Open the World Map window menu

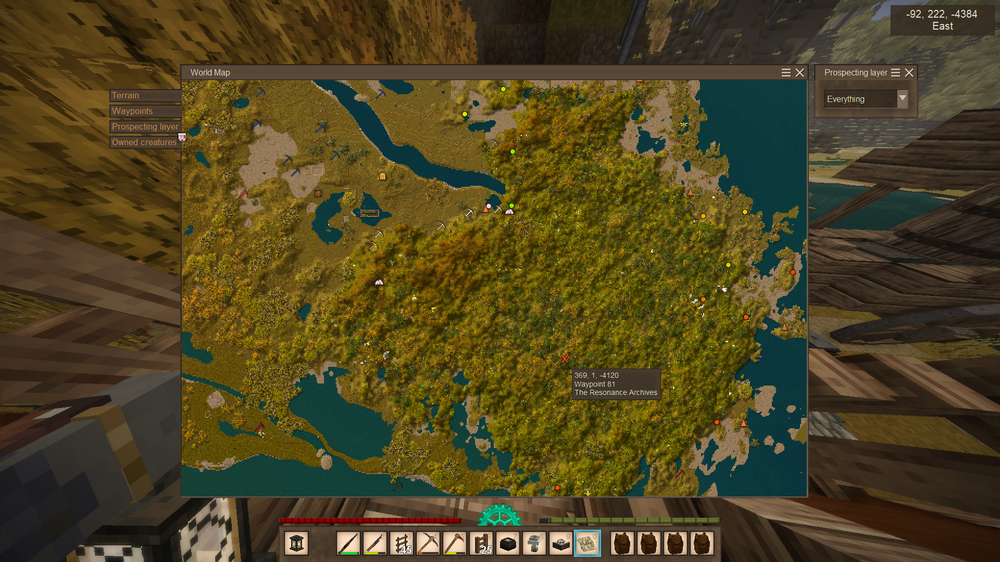click(787, 73)
